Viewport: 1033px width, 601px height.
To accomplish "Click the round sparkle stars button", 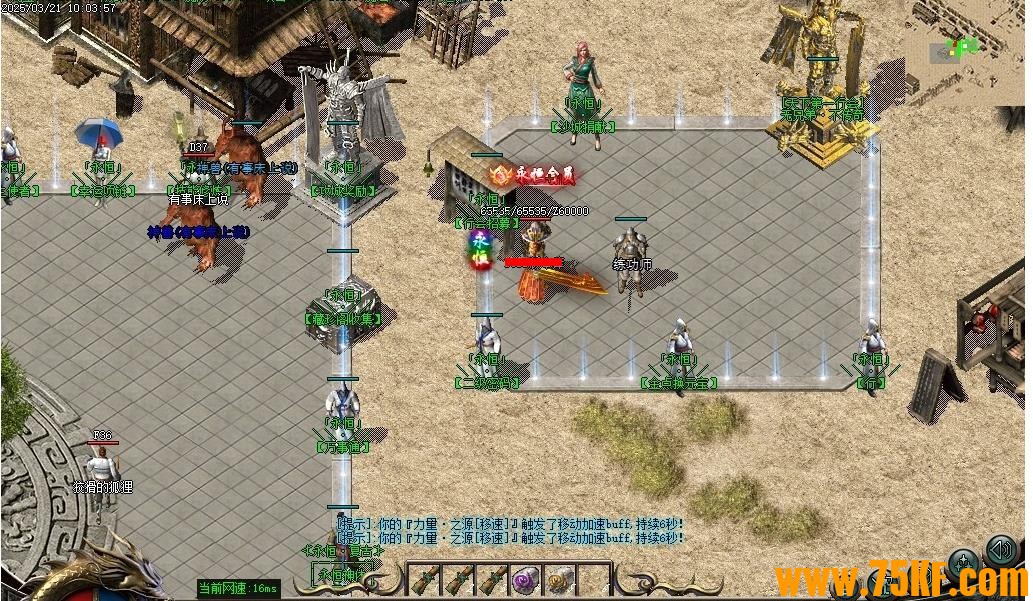I will pos(964,563).
